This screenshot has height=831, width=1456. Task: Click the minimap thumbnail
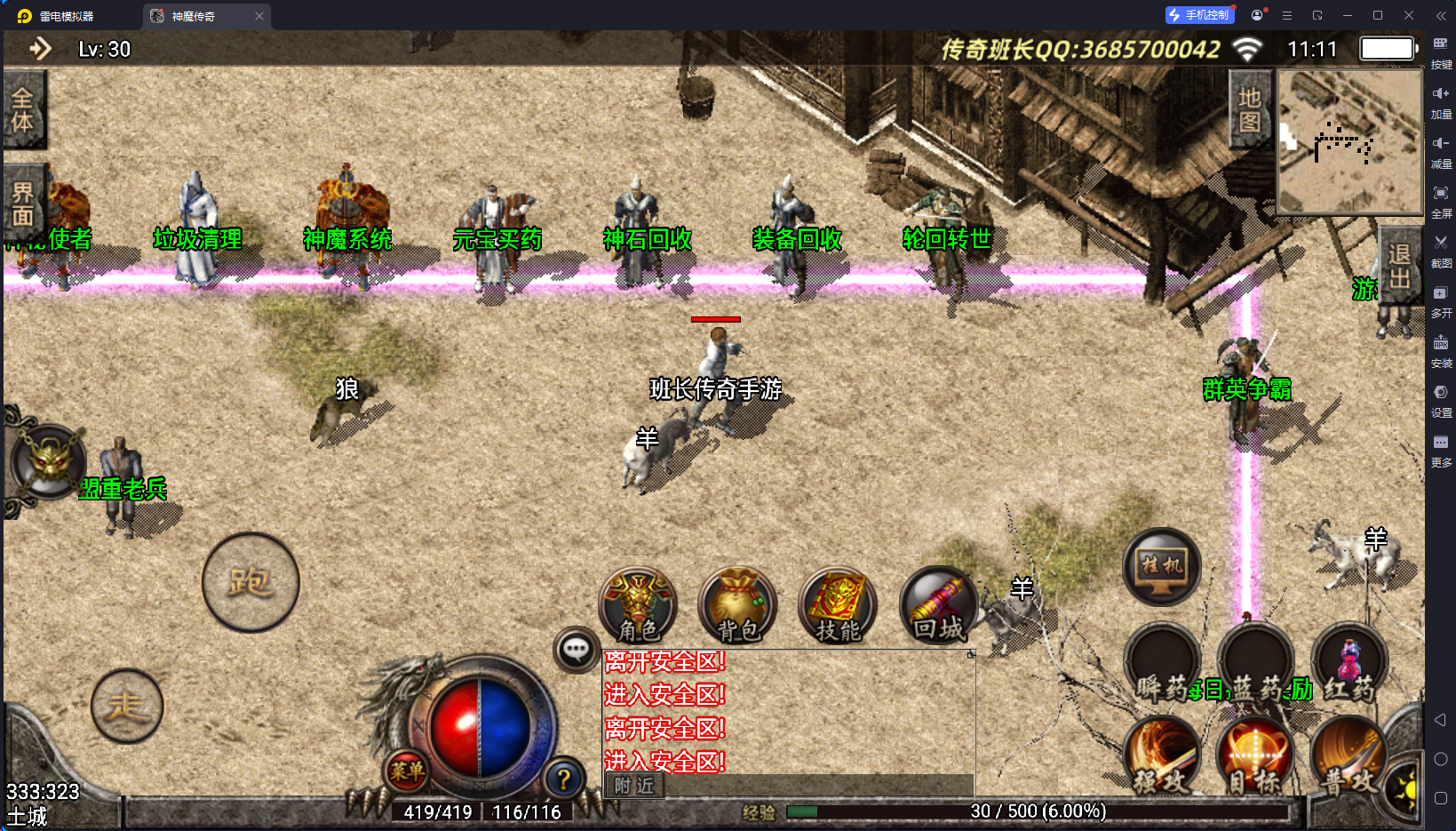[x=1349, y=142]
